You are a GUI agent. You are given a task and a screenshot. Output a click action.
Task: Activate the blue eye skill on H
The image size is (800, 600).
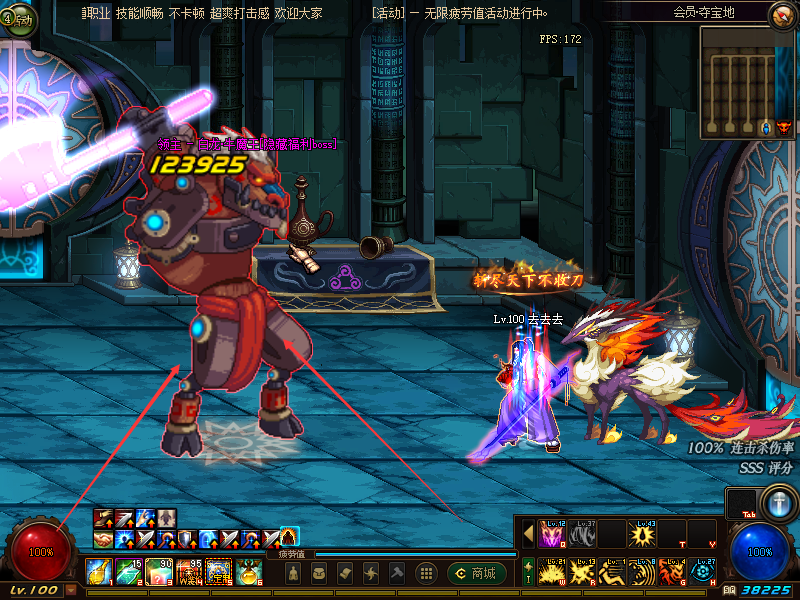point(702,573)
